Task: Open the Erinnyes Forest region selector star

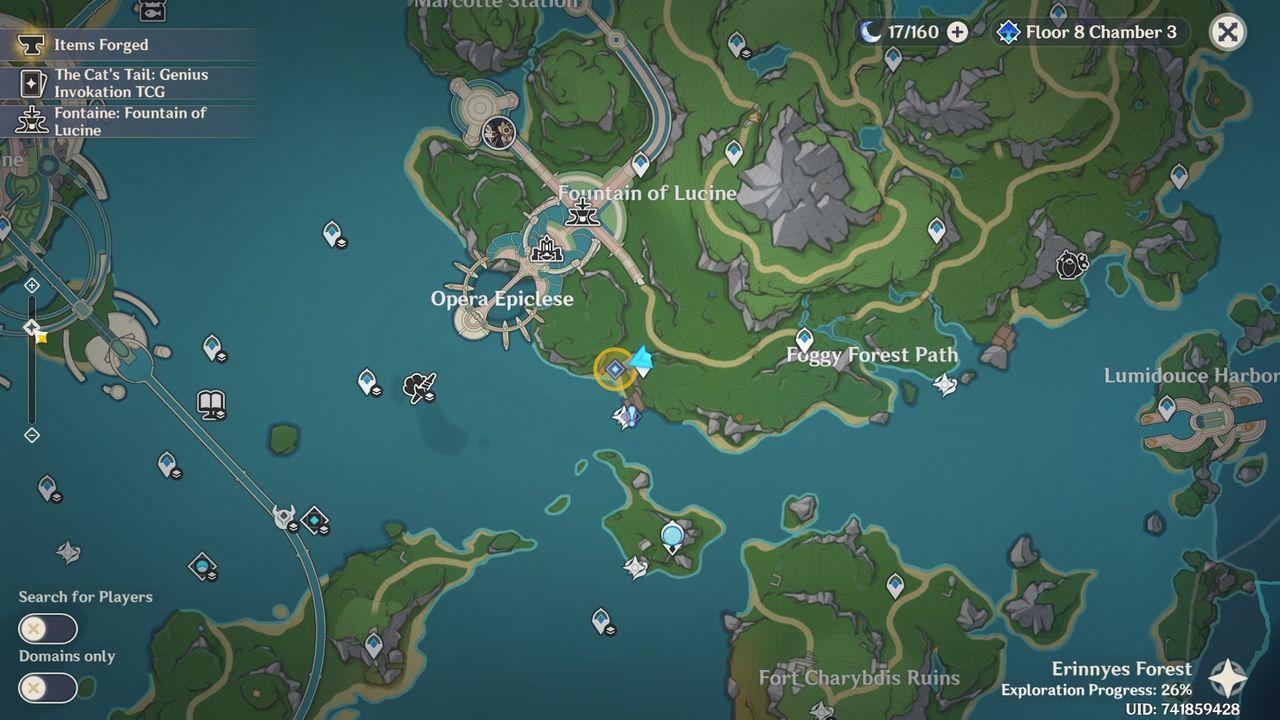Action: [x=1227, y=678]
